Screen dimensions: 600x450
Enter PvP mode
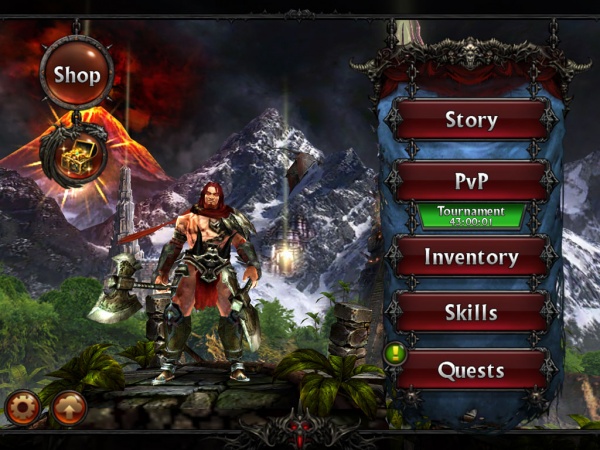[471, 180]
